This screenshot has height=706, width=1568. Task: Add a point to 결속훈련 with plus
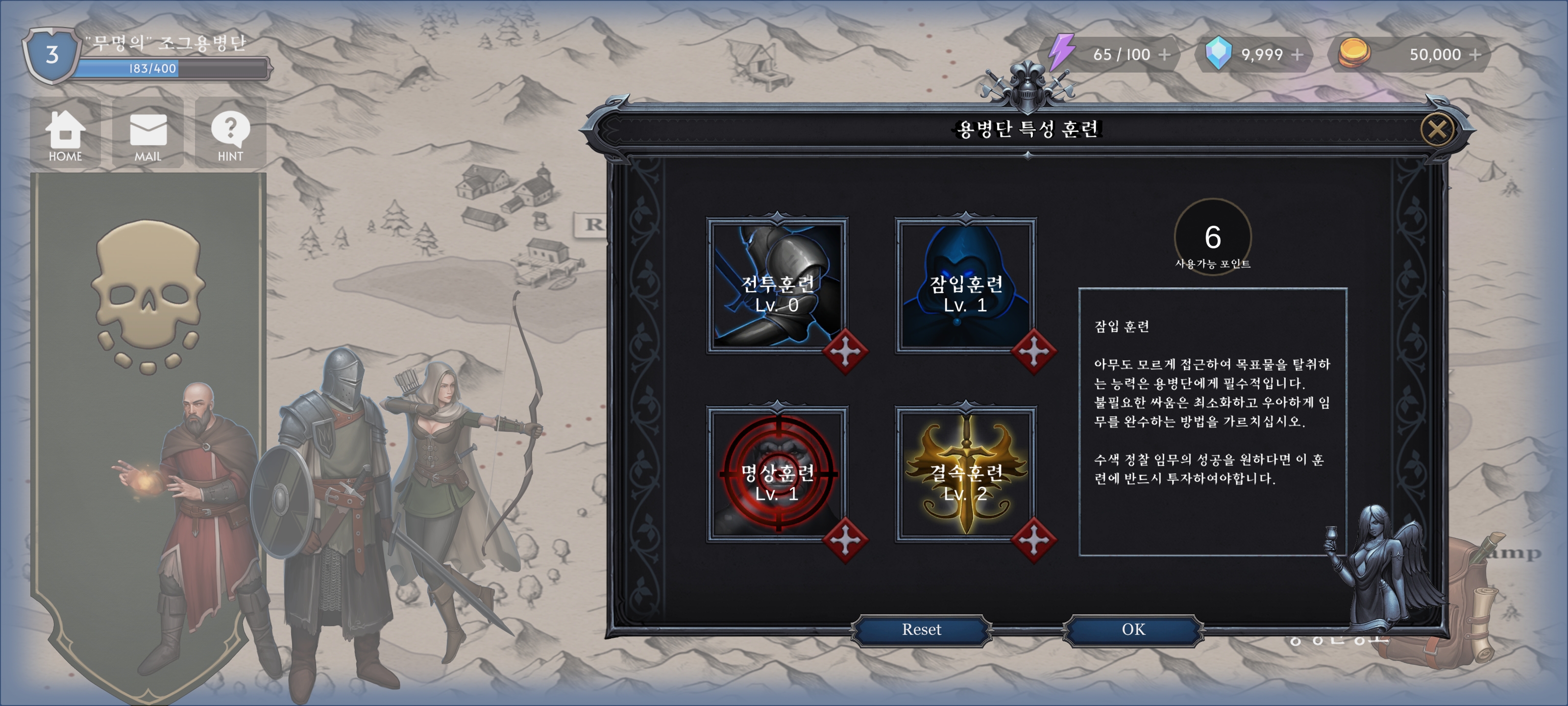(x=1033, y=540)
